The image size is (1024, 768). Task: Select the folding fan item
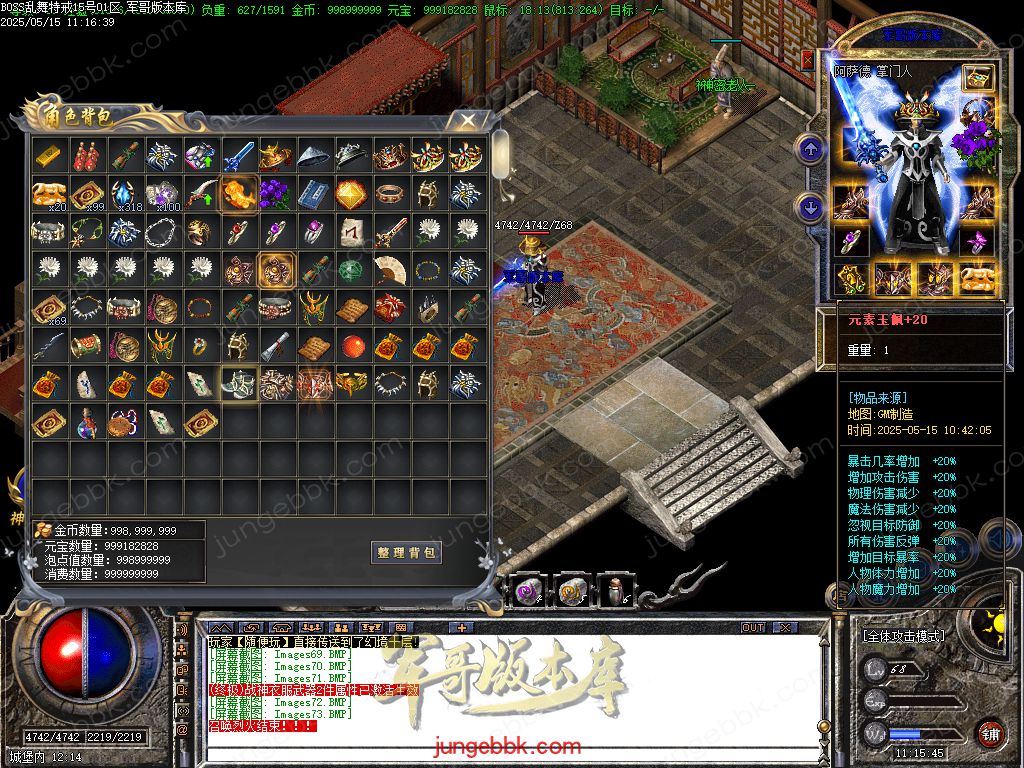point(390,270)
